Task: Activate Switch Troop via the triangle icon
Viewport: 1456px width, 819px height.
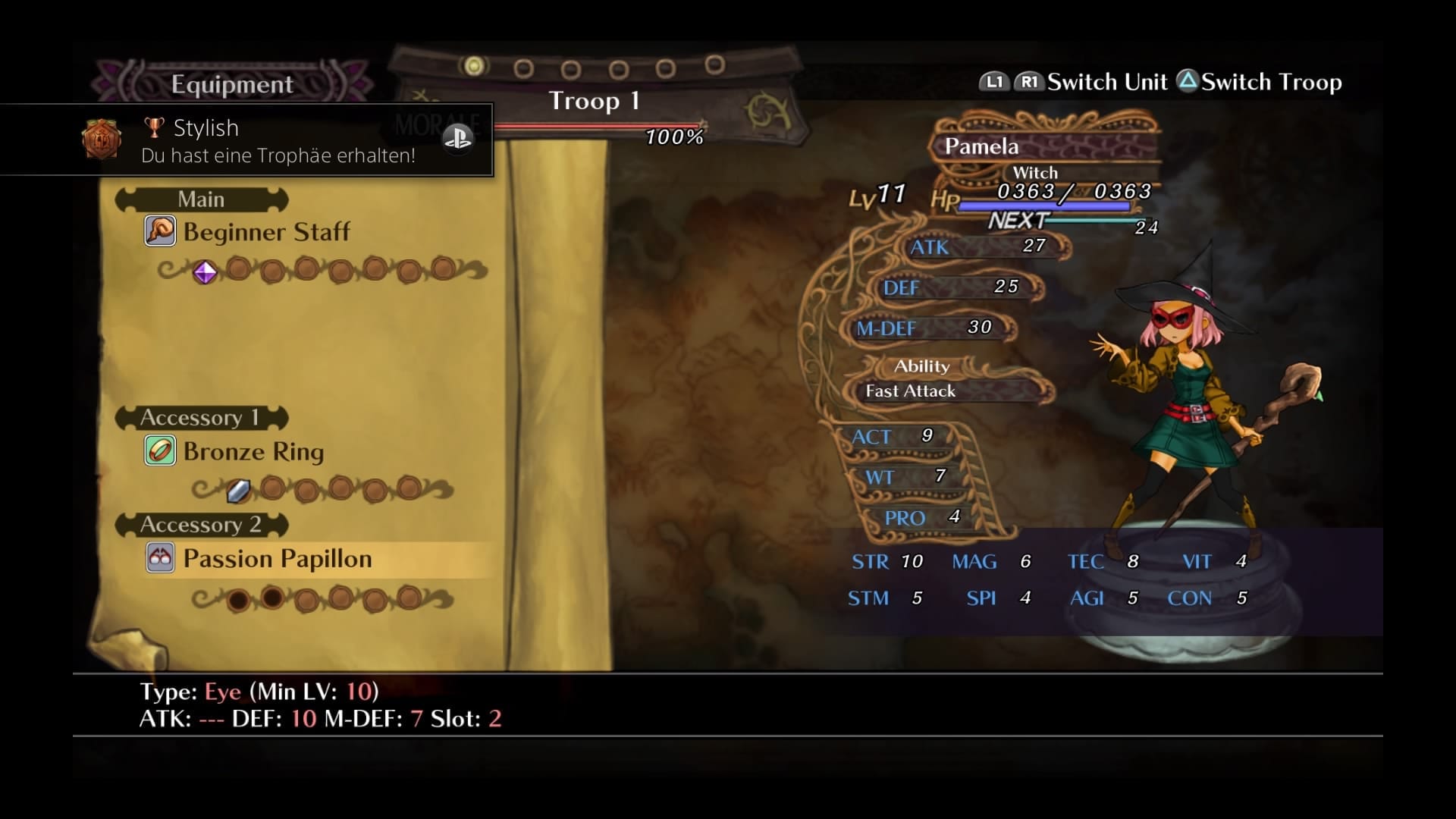Action: [1187, 81]
